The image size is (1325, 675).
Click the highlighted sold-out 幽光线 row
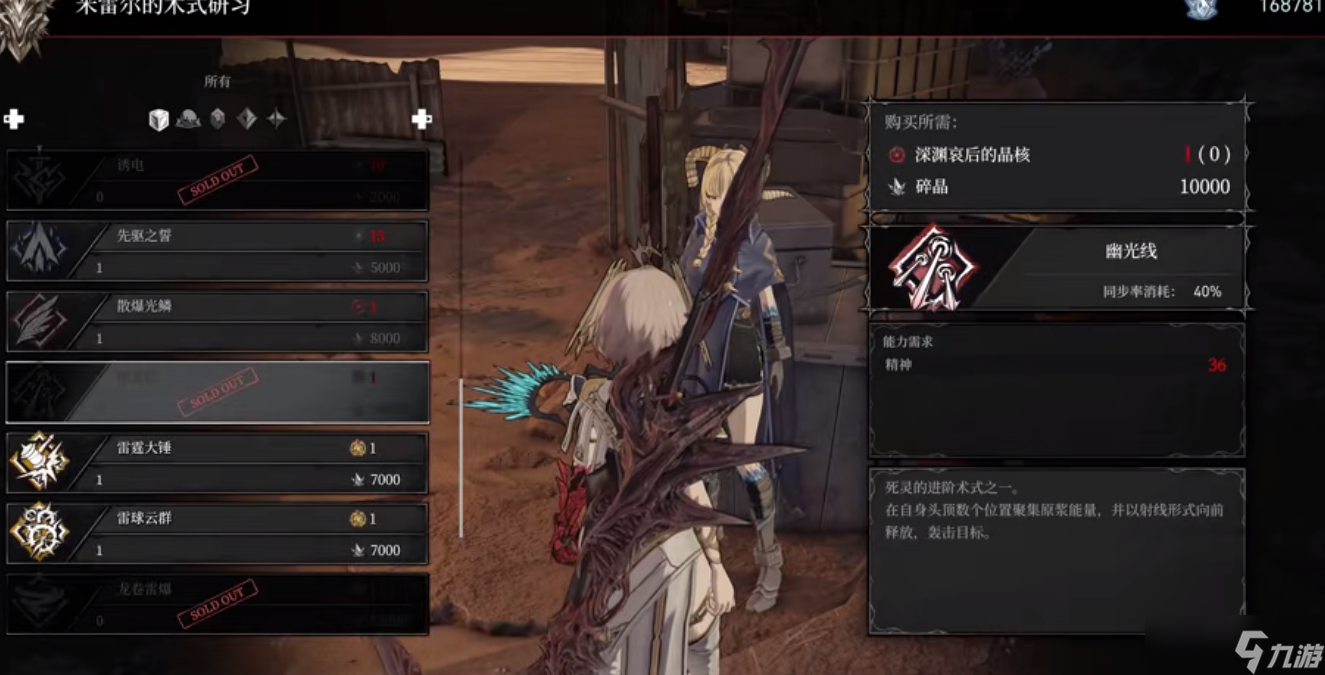pyautogui.click(x=218, y=393)
